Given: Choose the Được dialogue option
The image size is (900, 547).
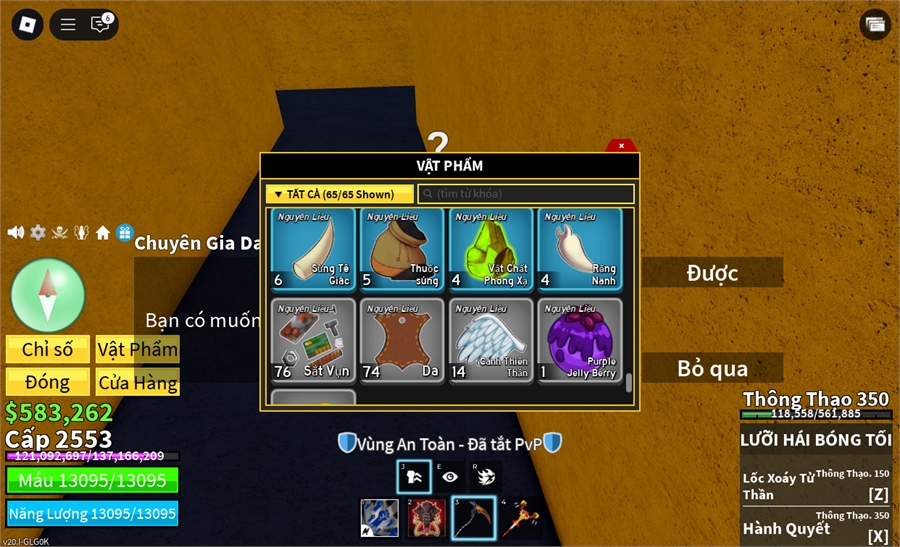Looking at the screenshot, I should click(712, 272).
